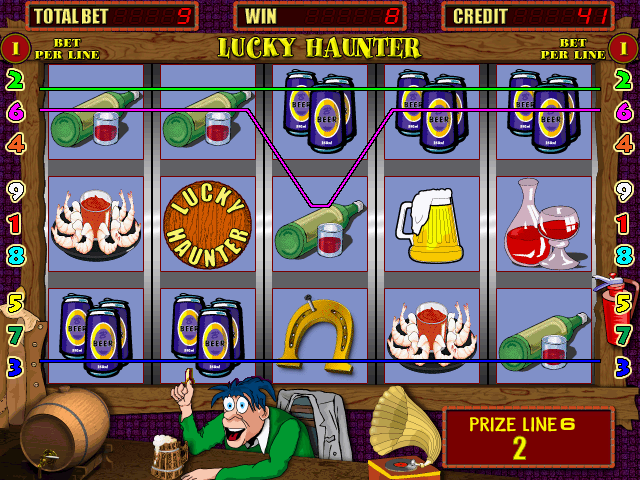Viewport: 640px width, 480px height.
Task: Select the cyan line 8 marker, right rail
Action: (624, 254)
